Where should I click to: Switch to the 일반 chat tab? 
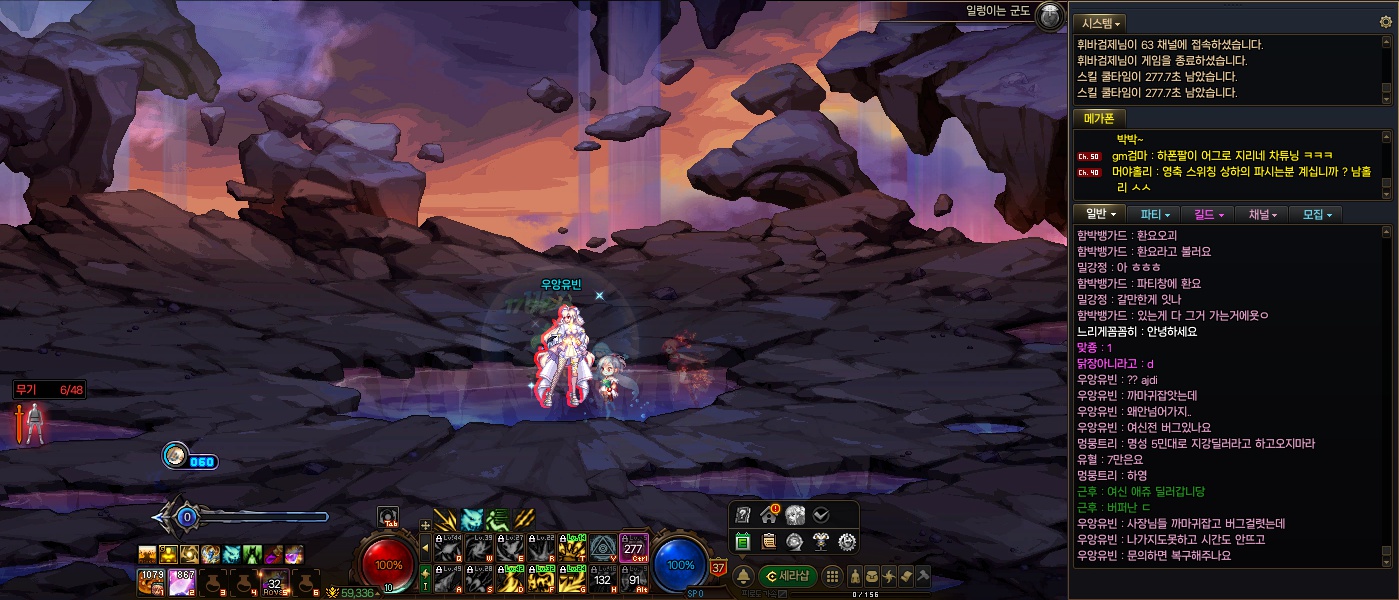1100,214
